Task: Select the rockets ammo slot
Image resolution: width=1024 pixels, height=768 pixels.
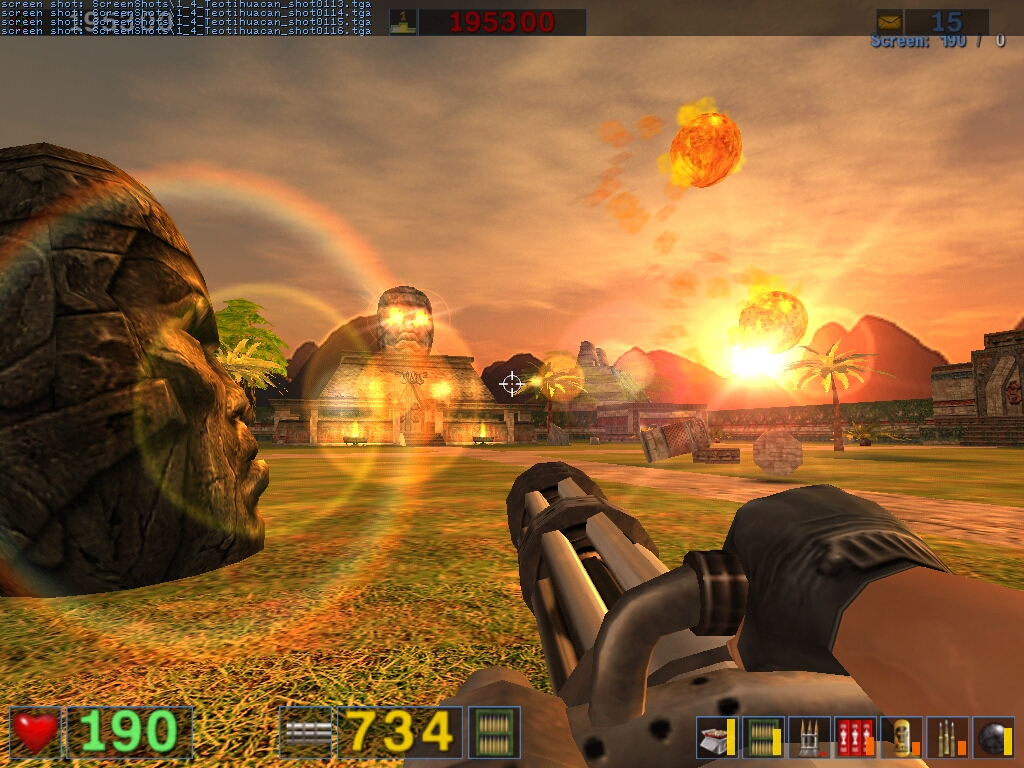Action: tap(809, 738)
